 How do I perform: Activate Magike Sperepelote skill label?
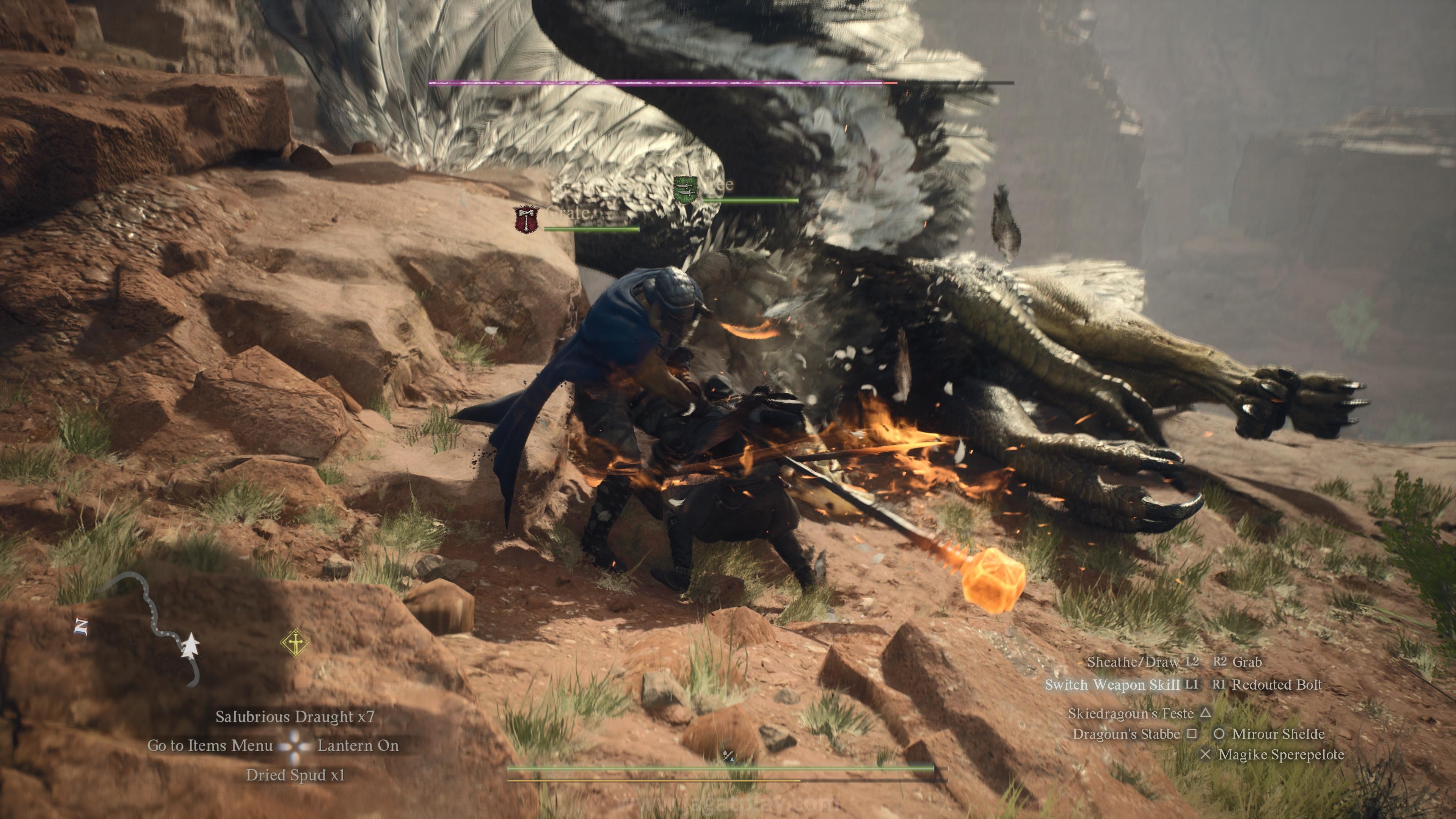click(x=1281, y=755)
